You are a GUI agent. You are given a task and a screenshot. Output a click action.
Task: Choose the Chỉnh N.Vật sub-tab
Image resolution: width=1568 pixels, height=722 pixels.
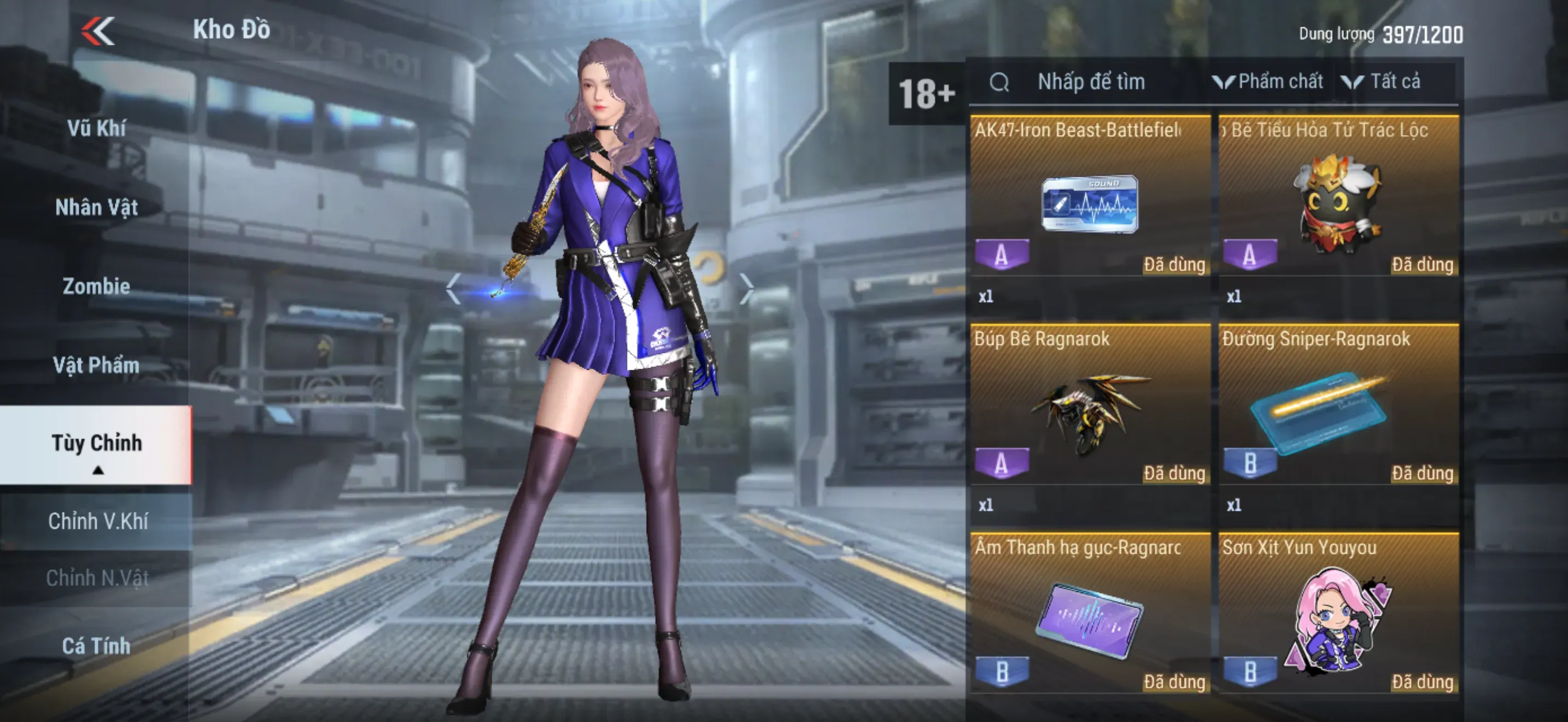tap(97, 578)
